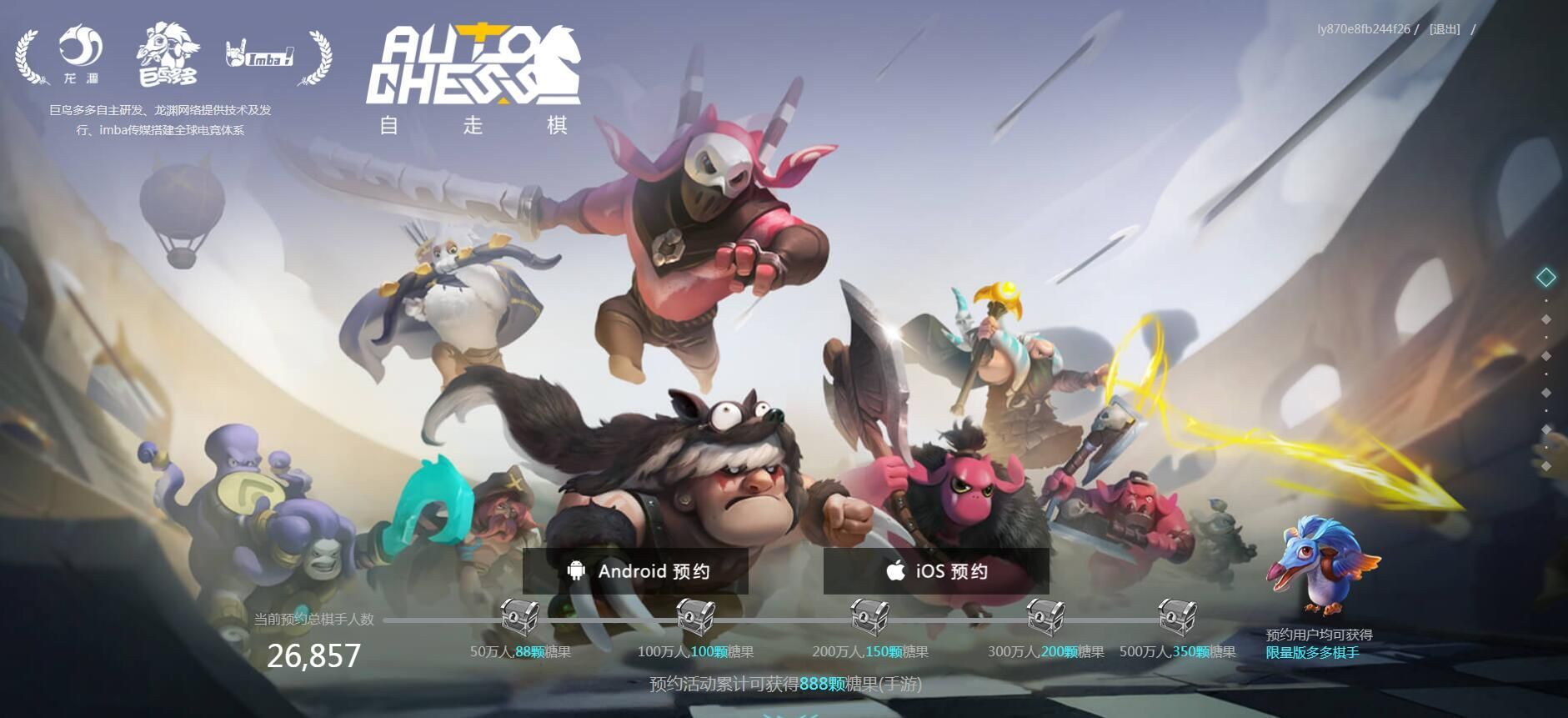This screenshot has height=718, width=1568.
Task: Click the username ly870e8fb244f26
Action: tap(1365, 28)
